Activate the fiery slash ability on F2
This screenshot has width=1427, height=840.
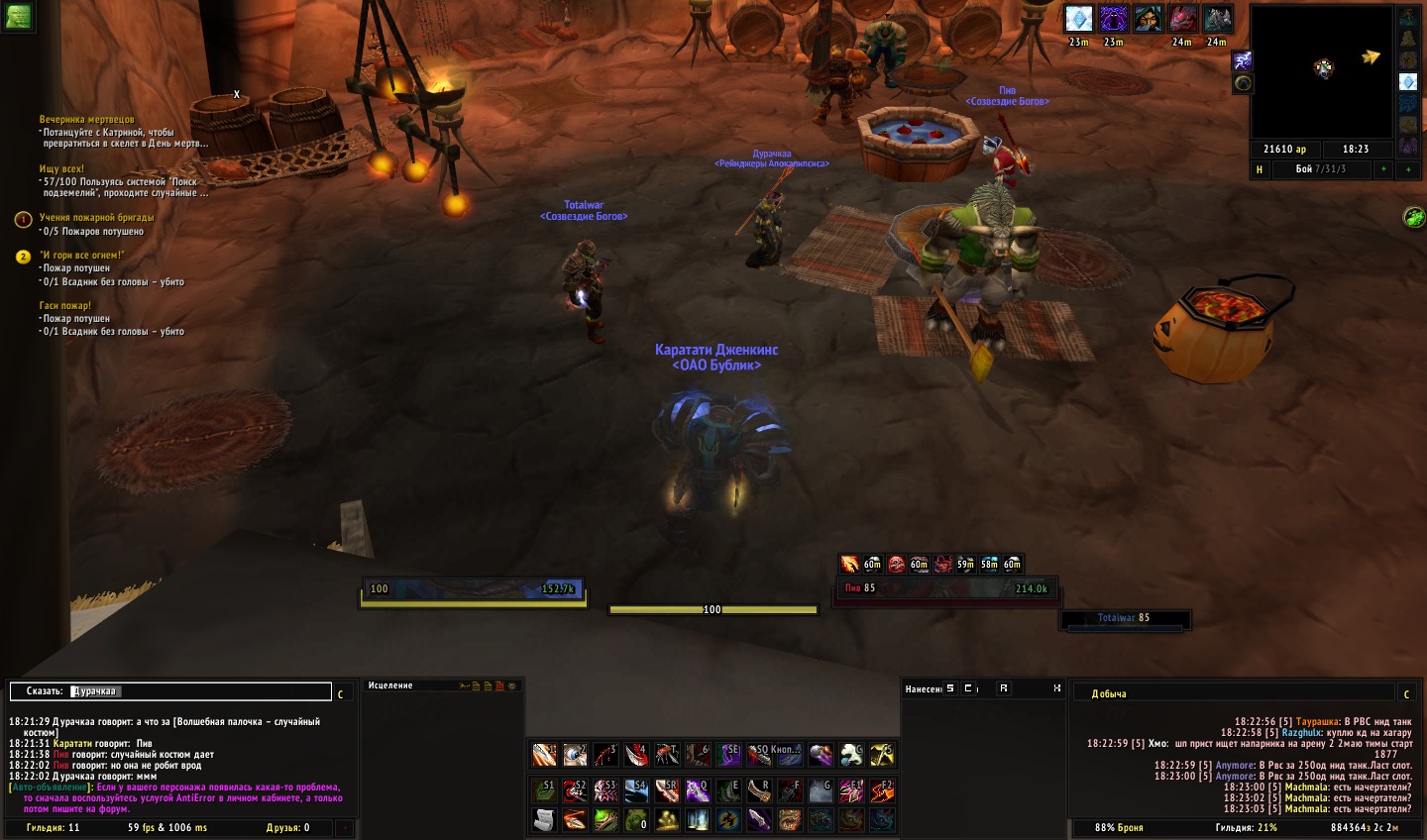point(882,790)
